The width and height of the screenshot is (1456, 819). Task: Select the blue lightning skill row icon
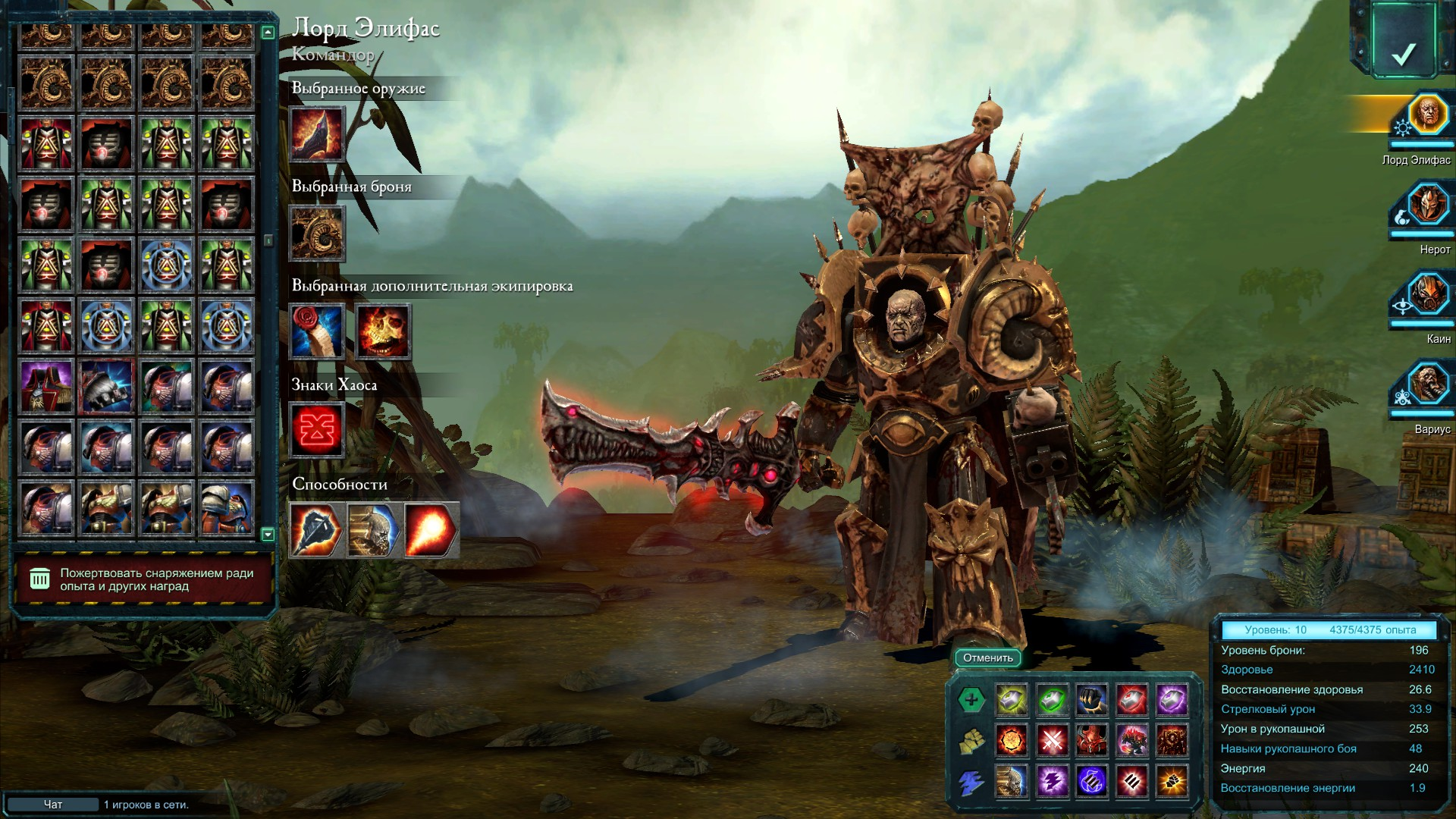(x=971, y=782)
